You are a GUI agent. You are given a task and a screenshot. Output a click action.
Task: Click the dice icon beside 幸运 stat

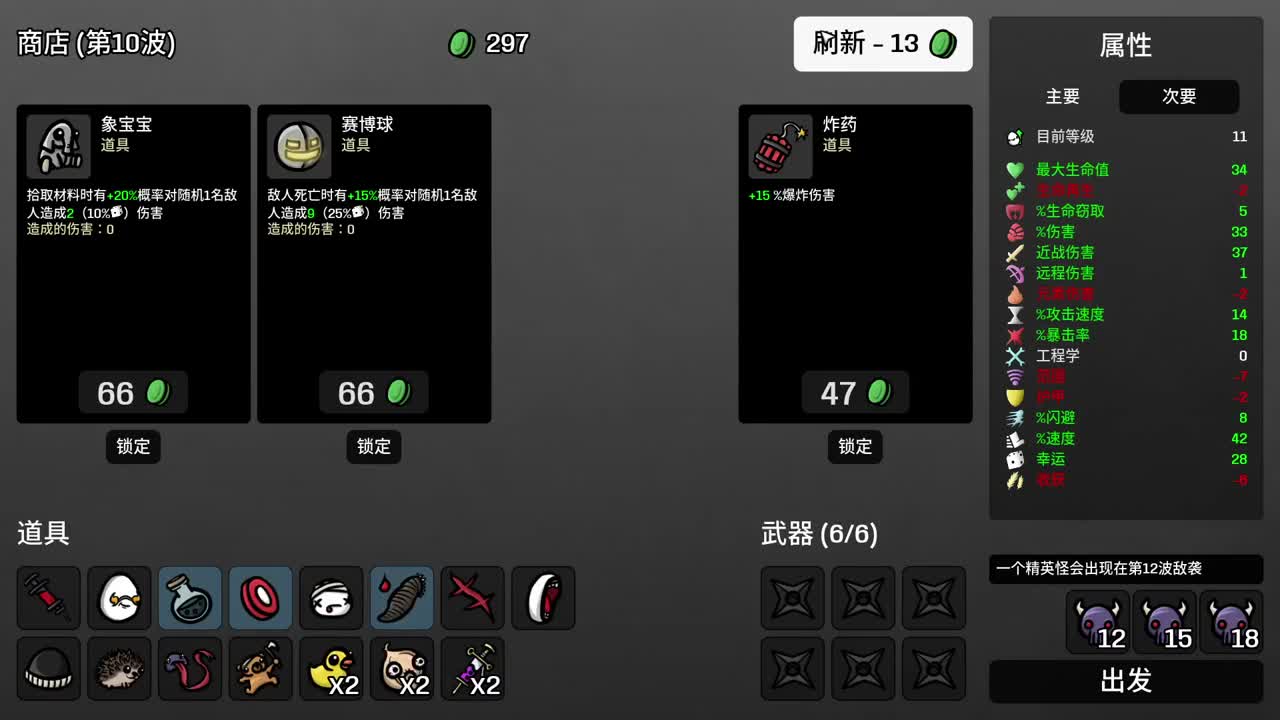pyautogui.click(x=1016, y=459)
